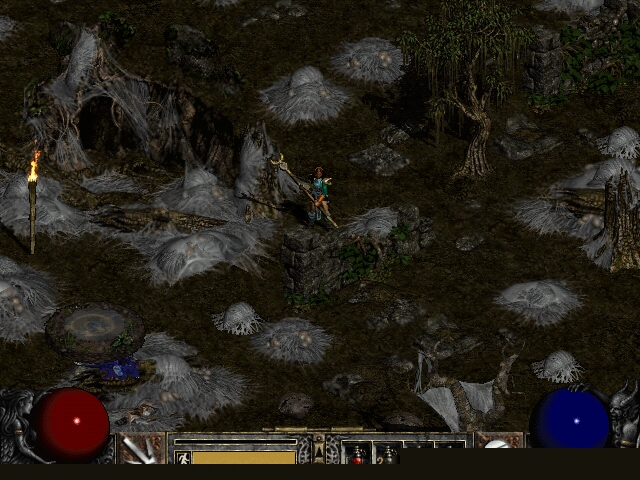Use the first red healing potion

pyautogui.click(x=357, y=455)
